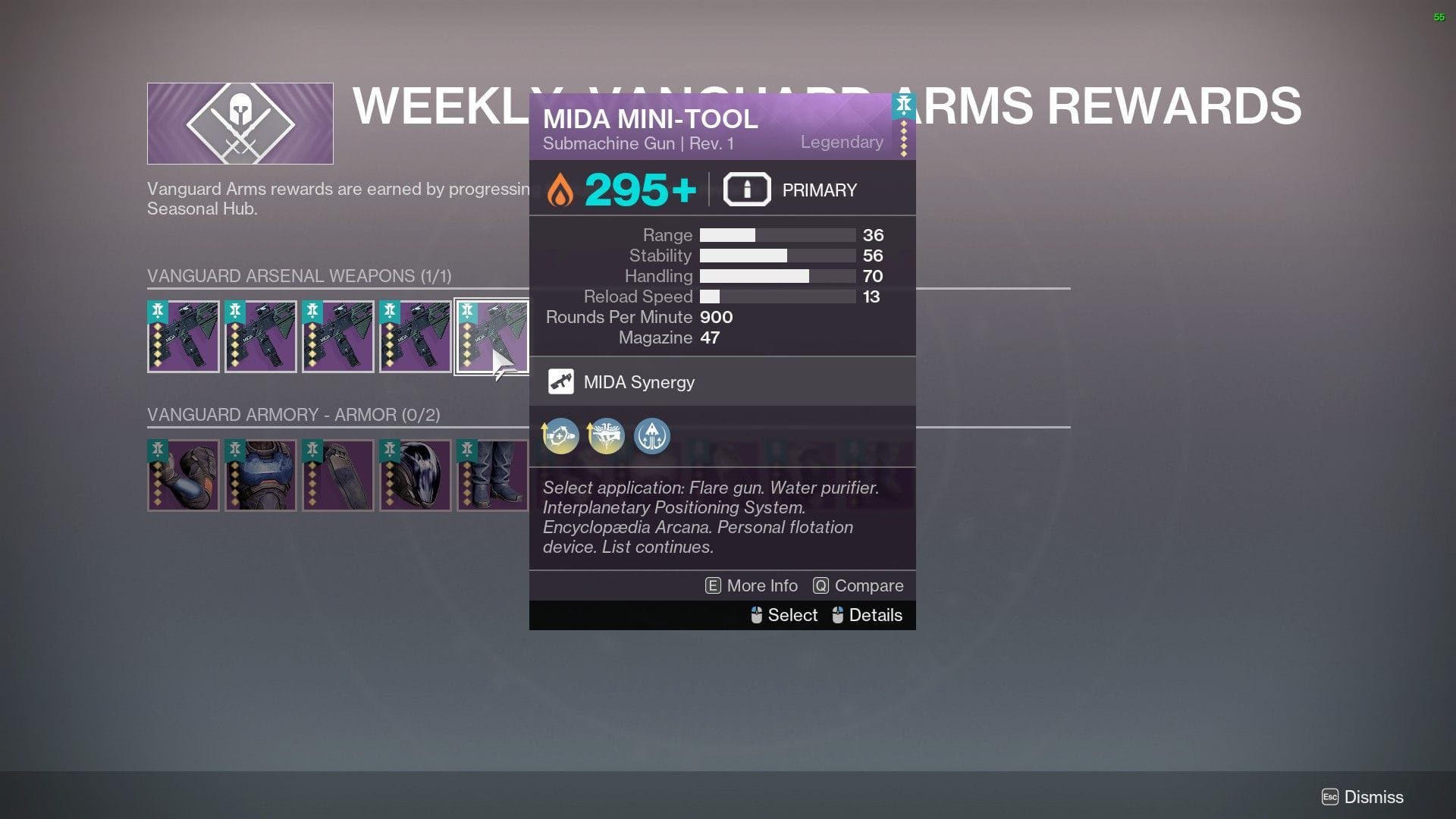Click the Esc Dismiss icon at bottom right
Screen dimensions: 1456x819
tap(1331, 797)
